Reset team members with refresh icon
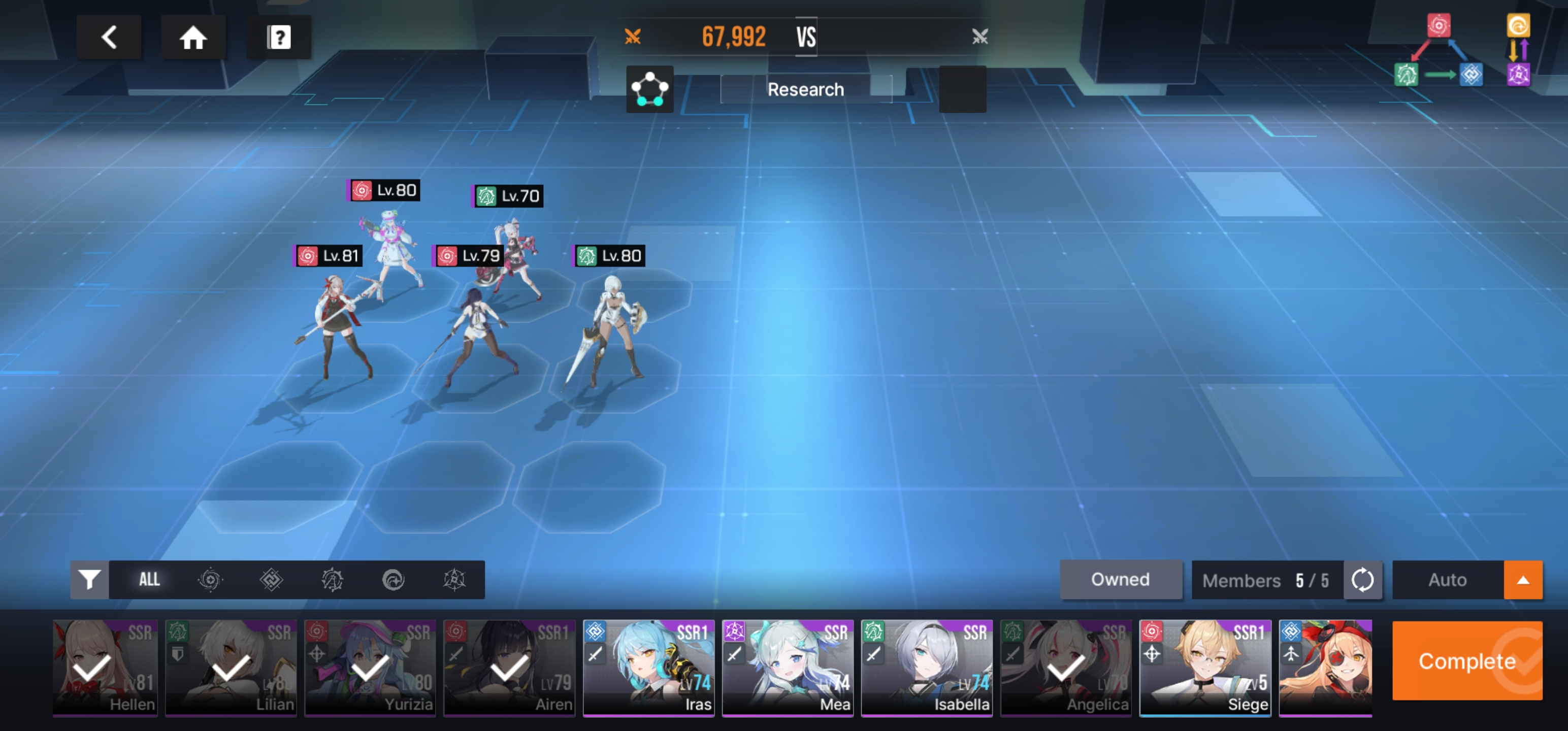Screen dimensions: 1568x731 tap(1362, 579)
